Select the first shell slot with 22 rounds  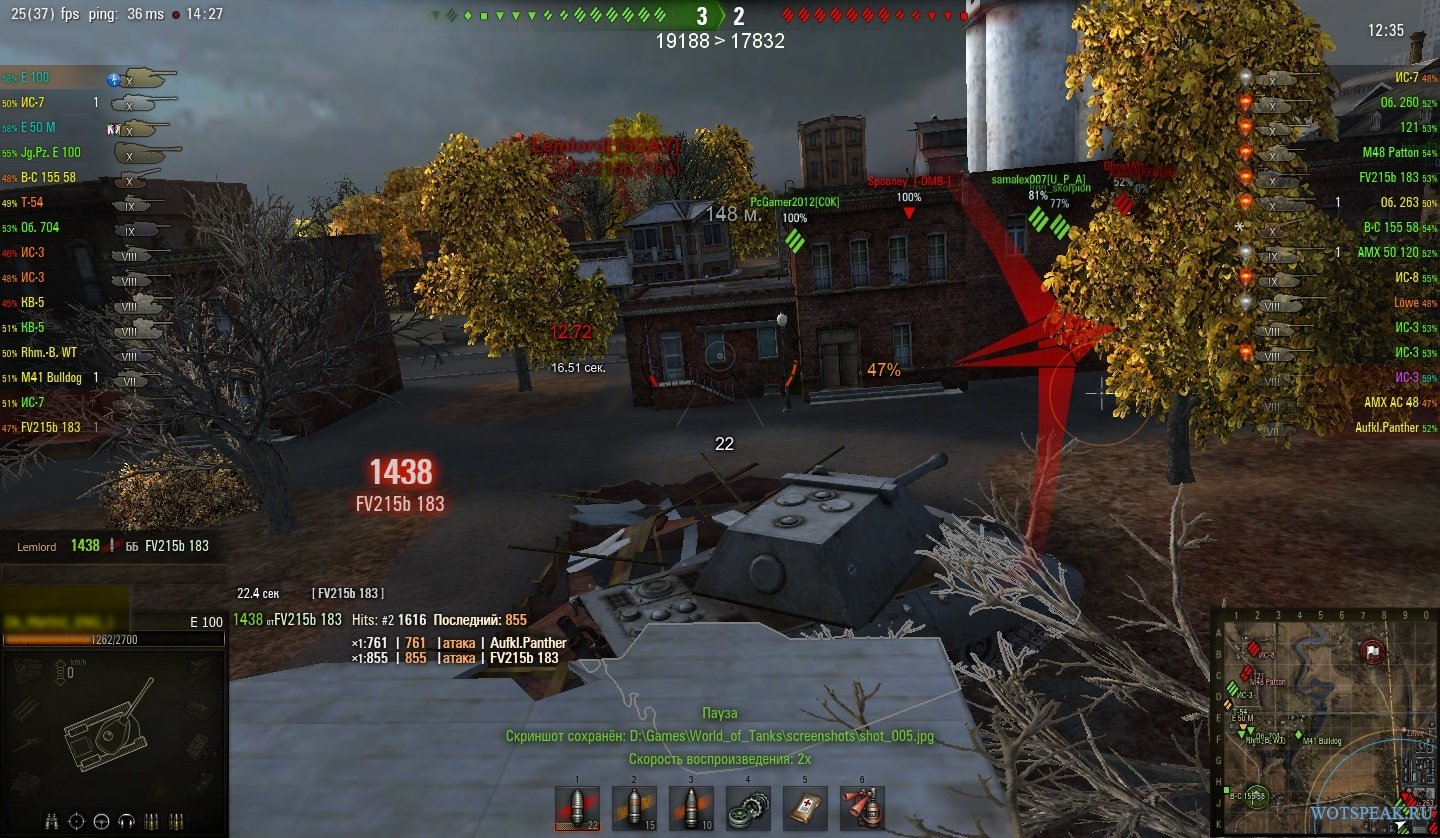(x=577, y=808)
